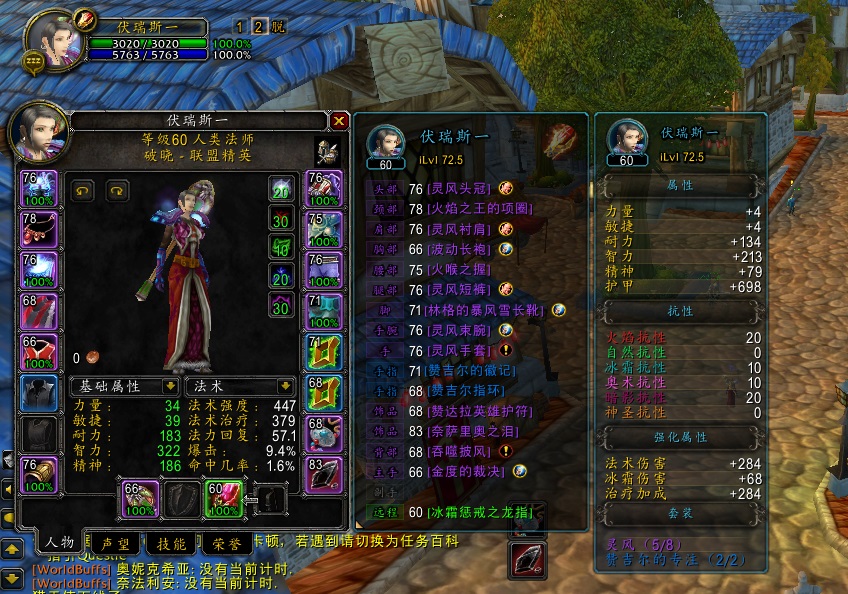Rotate the character model left
This screenshot has height=594, width=848.
pyautogui.click(x=84, y=189)
